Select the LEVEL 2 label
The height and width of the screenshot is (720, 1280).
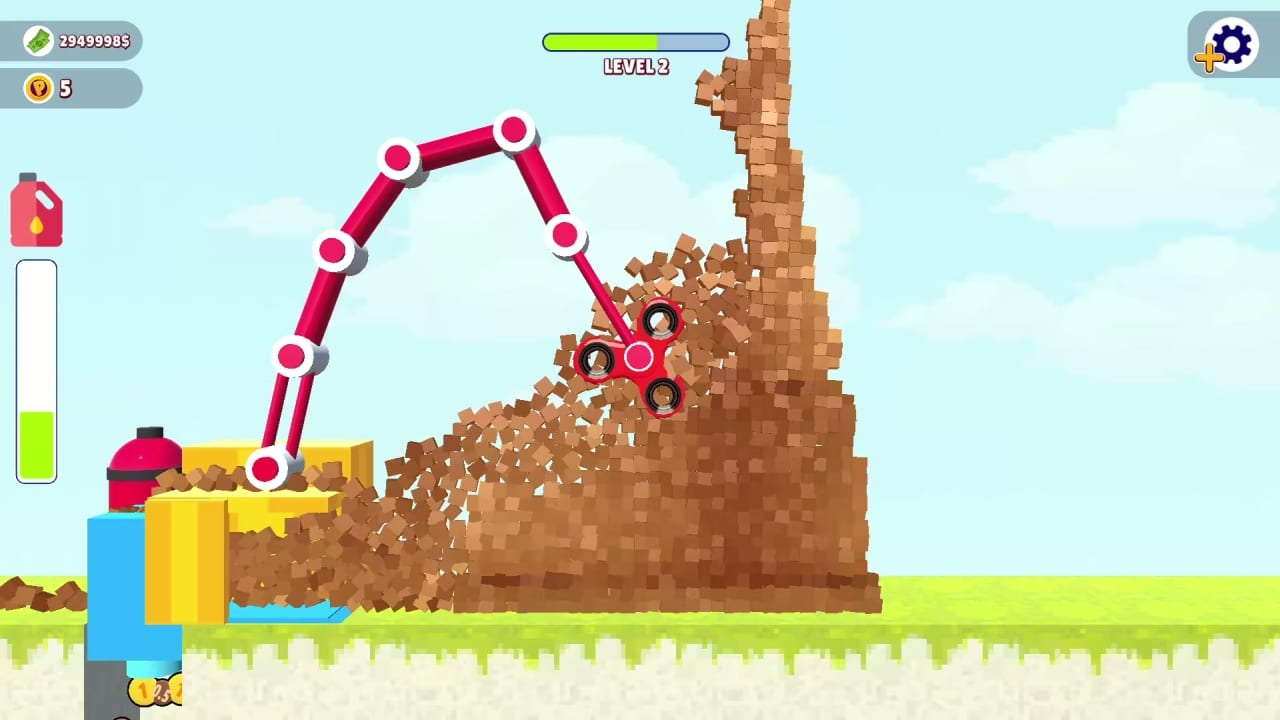[x=636, y=66]
